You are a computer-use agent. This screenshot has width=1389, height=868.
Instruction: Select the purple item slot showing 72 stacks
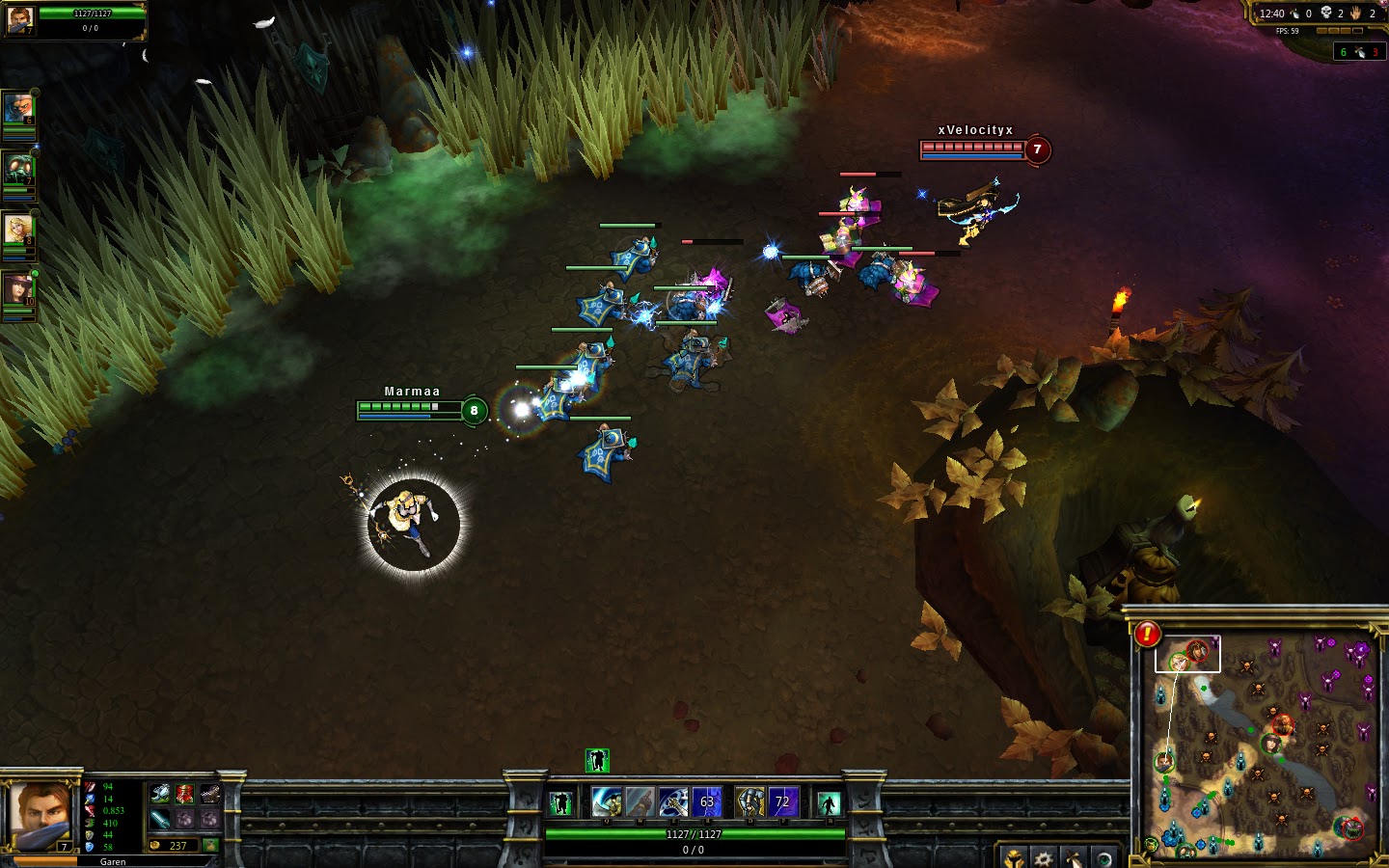click(784, 800)
